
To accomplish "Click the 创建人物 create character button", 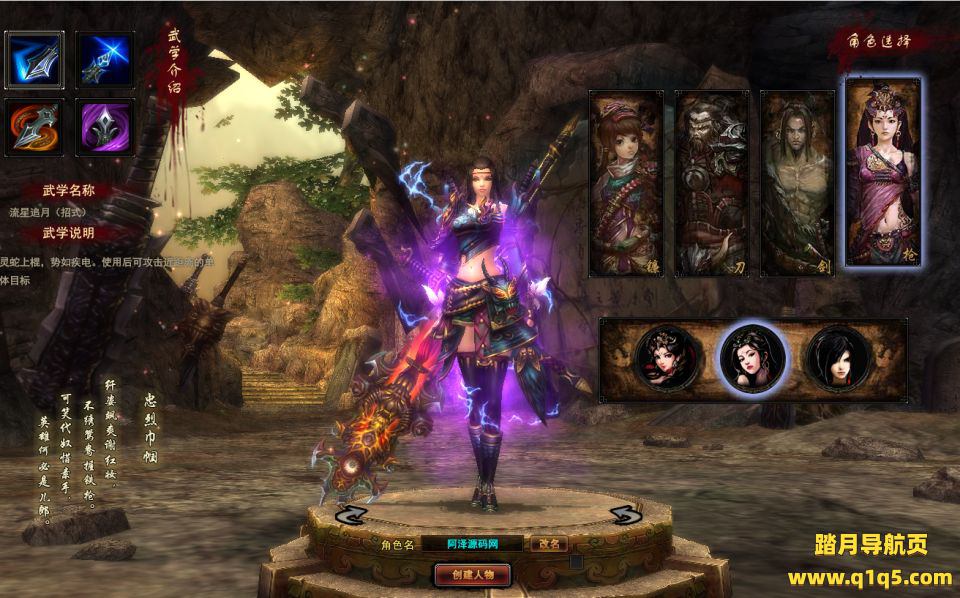I will coord(472,574).
